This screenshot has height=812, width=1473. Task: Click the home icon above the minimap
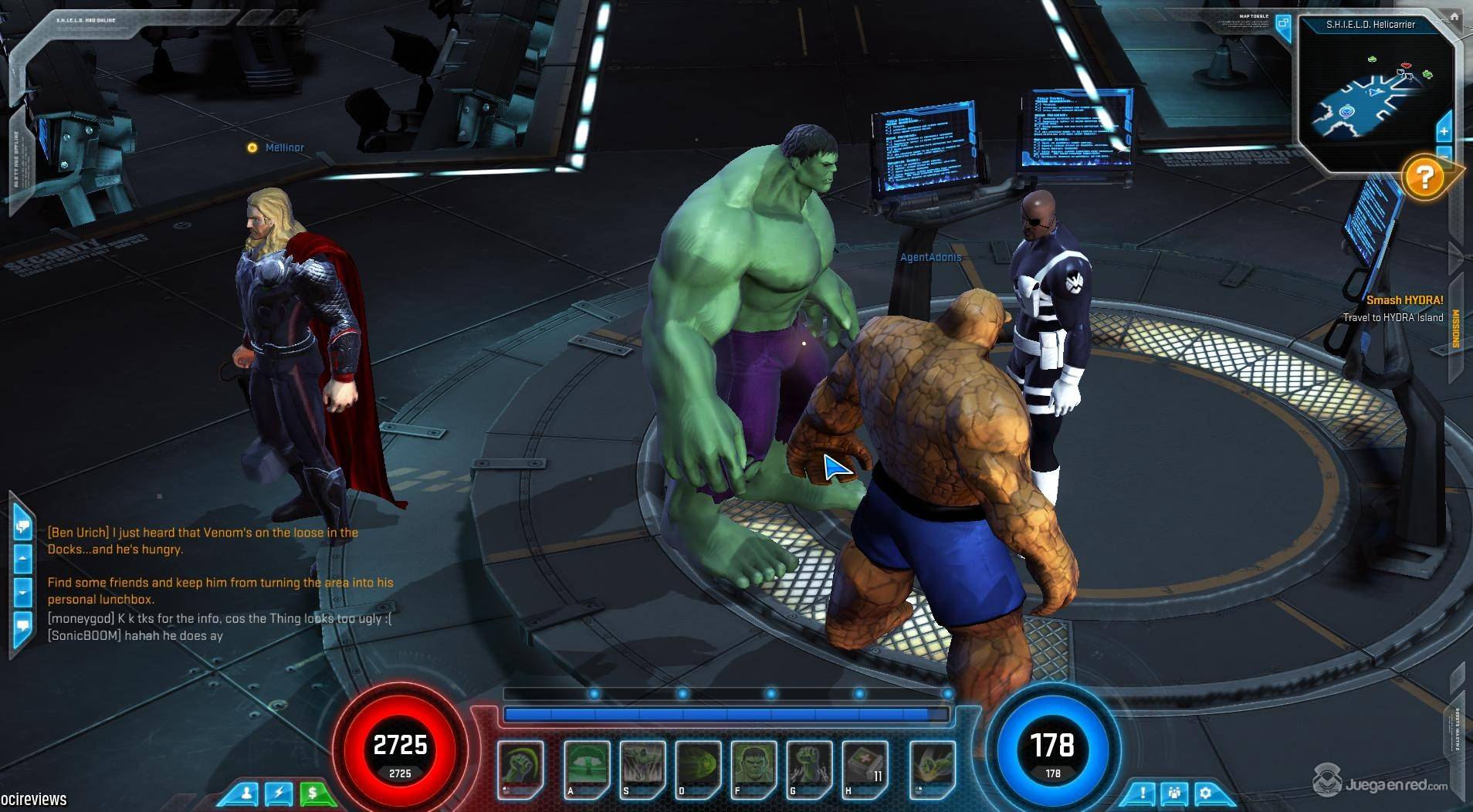click(1454, 15)
